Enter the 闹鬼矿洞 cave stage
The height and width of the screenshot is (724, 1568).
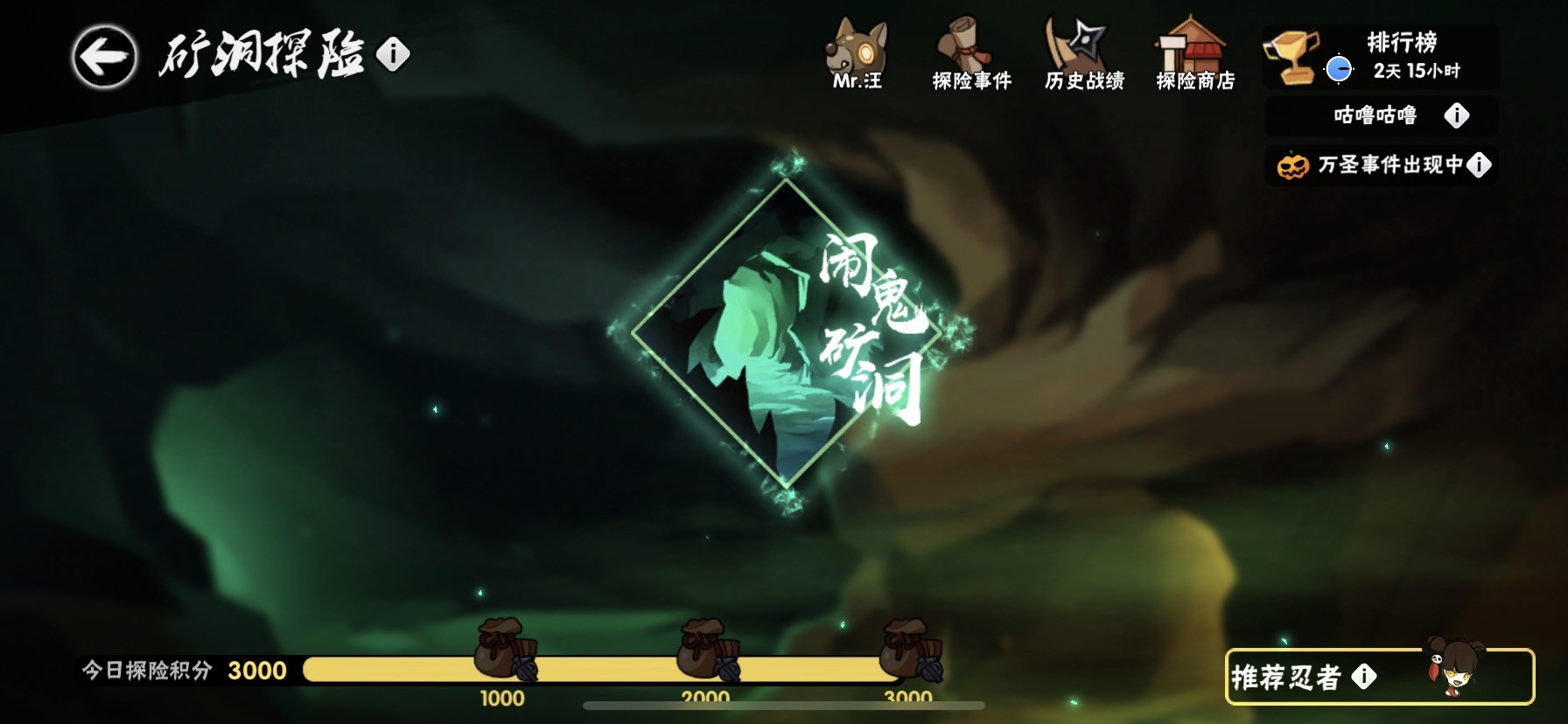785,334
